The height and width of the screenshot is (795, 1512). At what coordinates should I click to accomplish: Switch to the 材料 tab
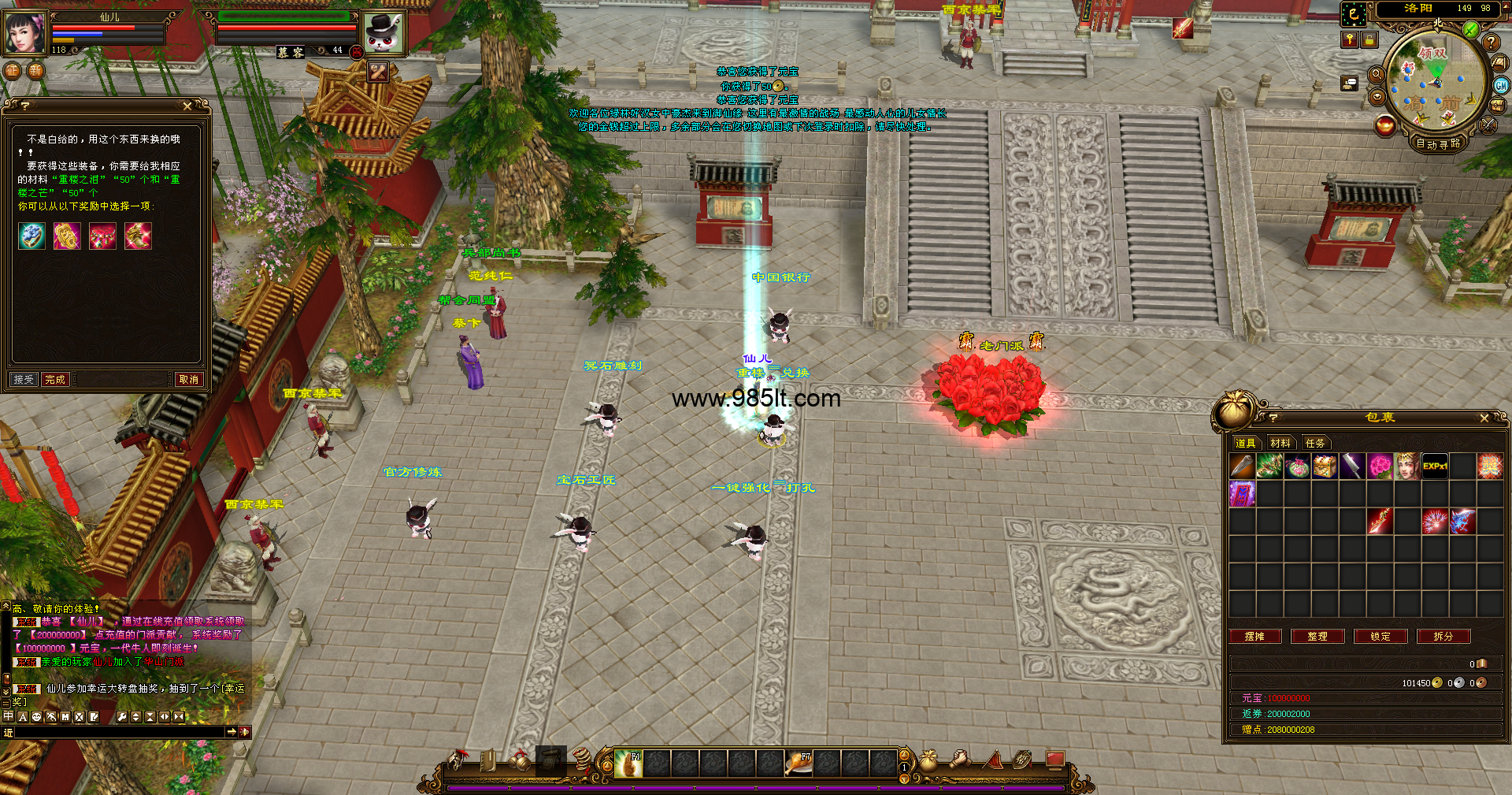(x=1280, y=443)
